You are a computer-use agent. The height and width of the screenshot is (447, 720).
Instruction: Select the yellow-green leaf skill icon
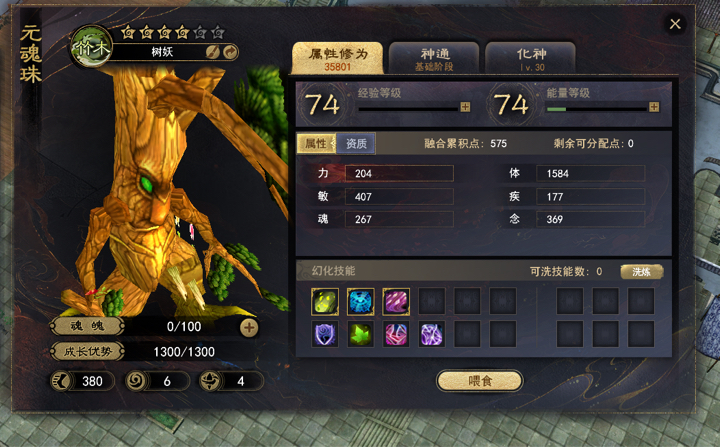[324, 301]
